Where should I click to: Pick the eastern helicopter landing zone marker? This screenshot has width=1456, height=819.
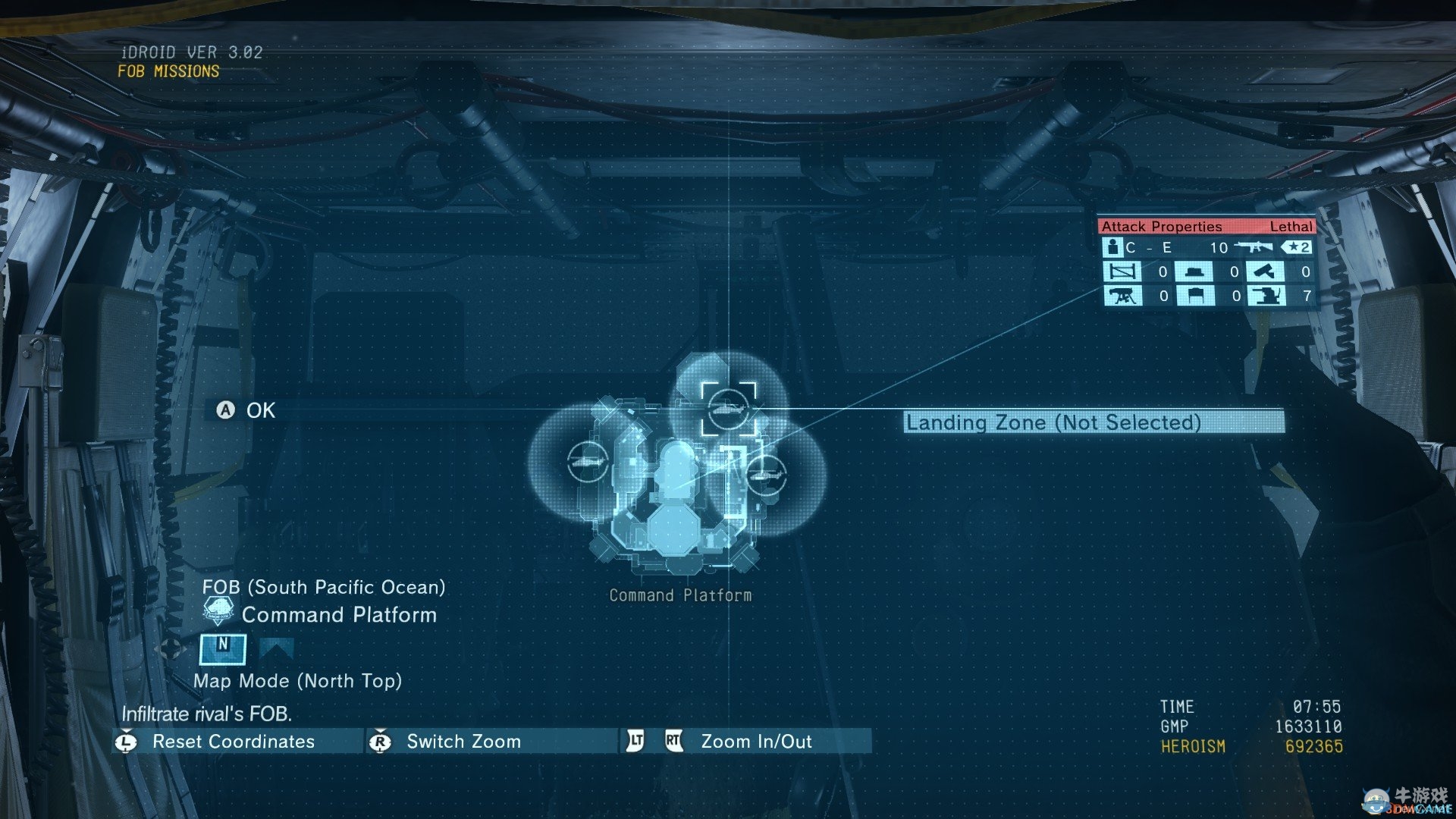point(767,473)
